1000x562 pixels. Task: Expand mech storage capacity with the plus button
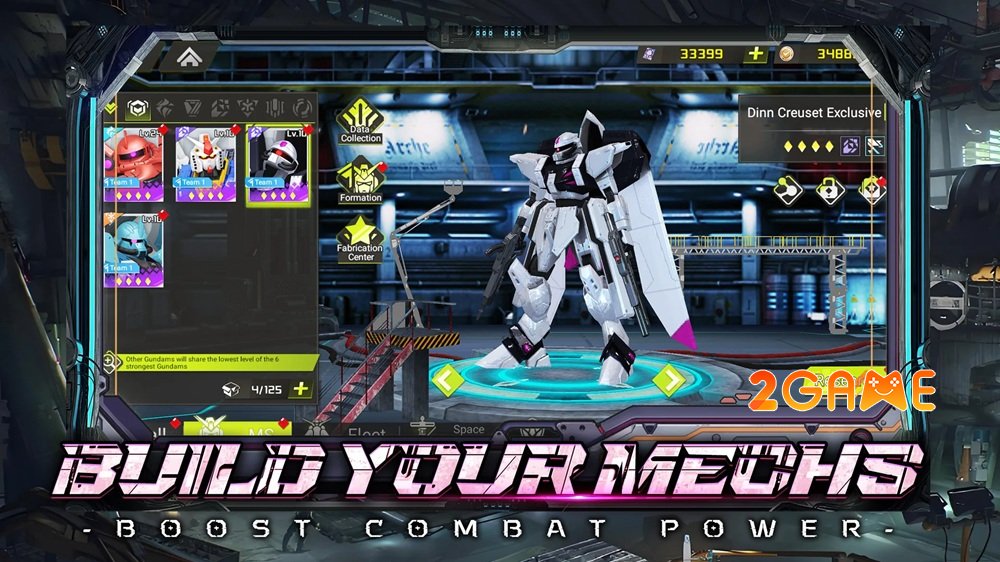(299, 389)
